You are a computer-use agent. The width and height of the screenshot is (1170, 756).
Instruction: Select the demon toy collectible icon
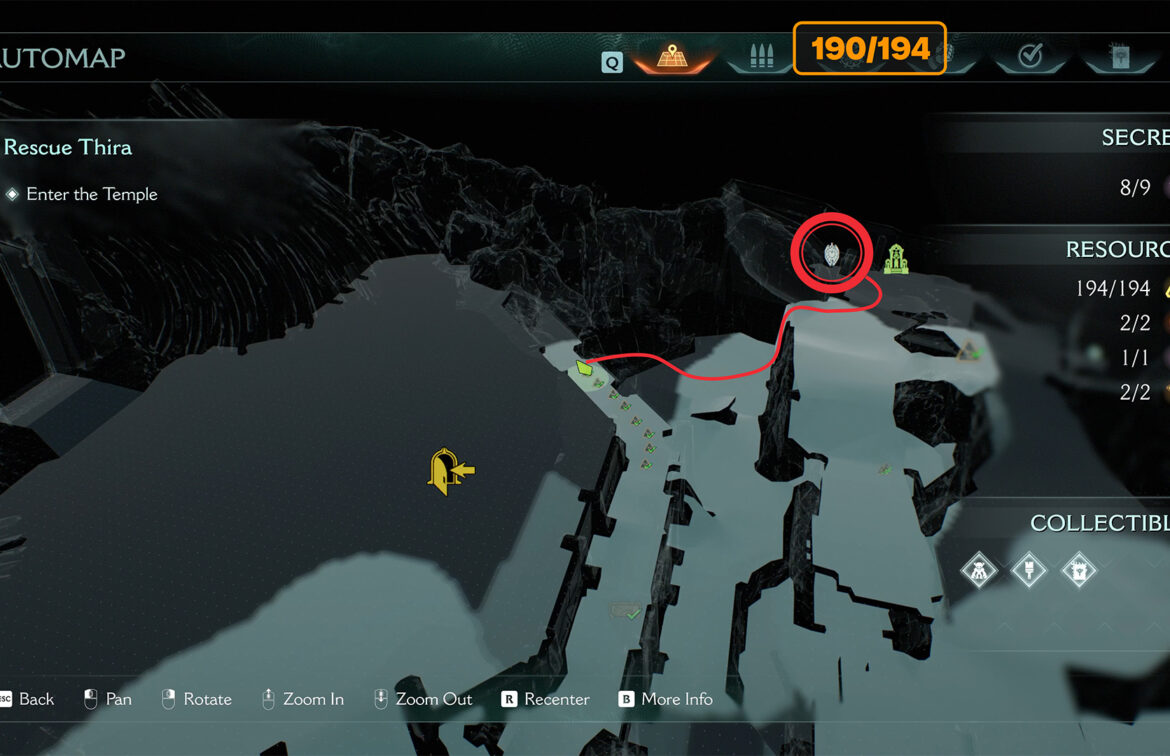click(979, 571)
